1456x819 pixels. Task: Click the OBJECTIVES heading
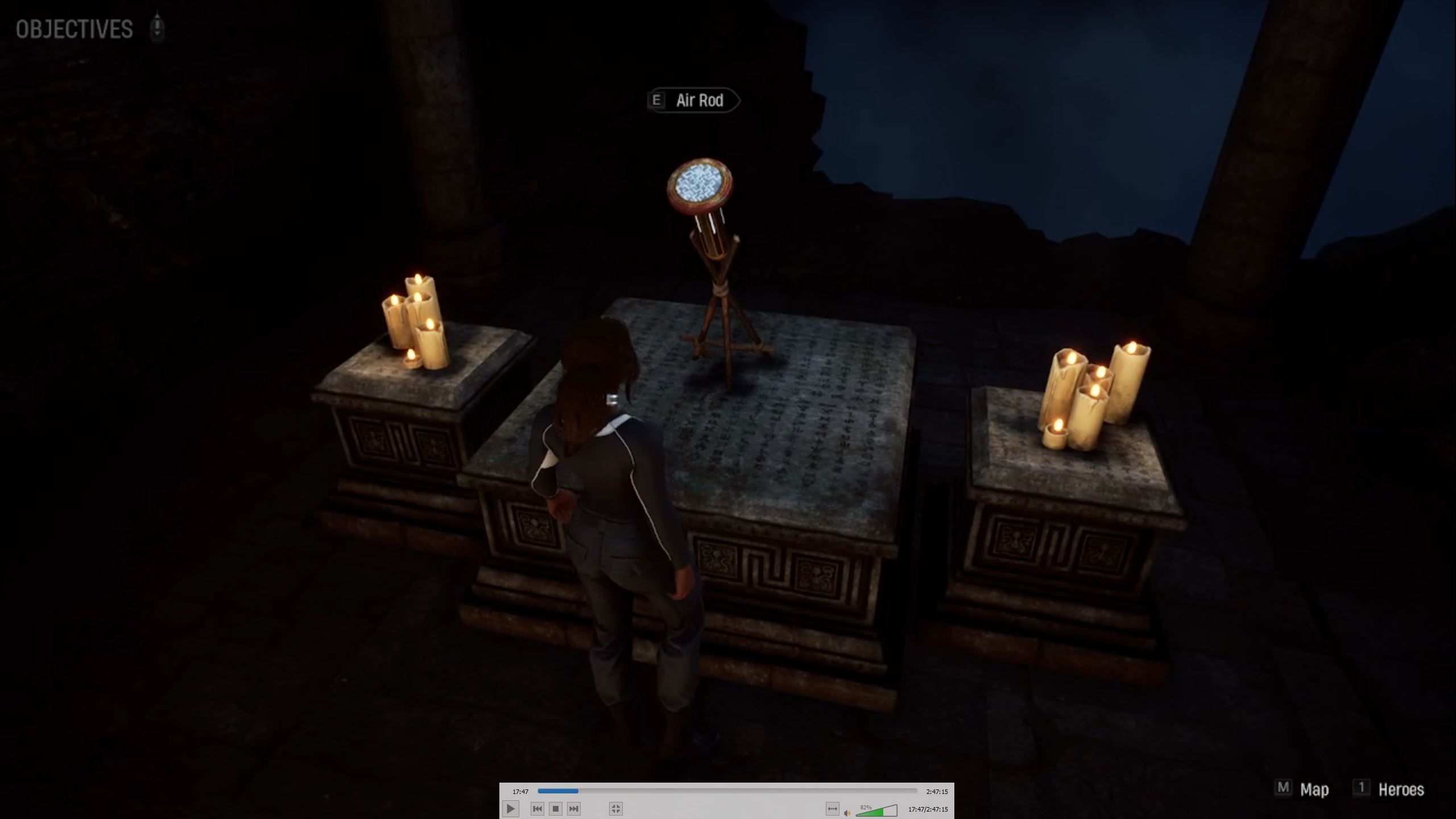pyautogui.click(x=73, y=28)
